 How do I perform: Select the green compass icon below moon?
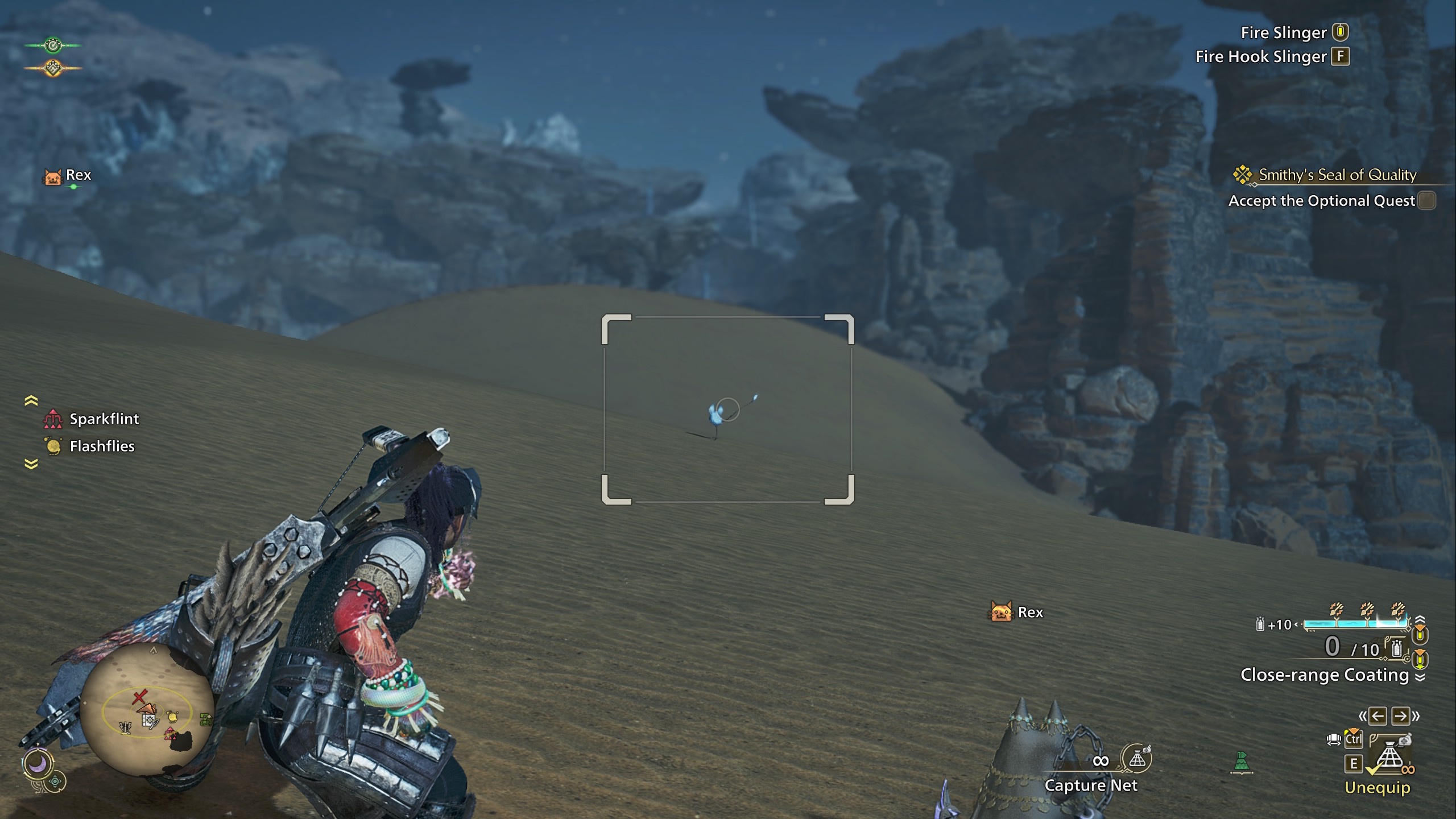coord(55,782)
